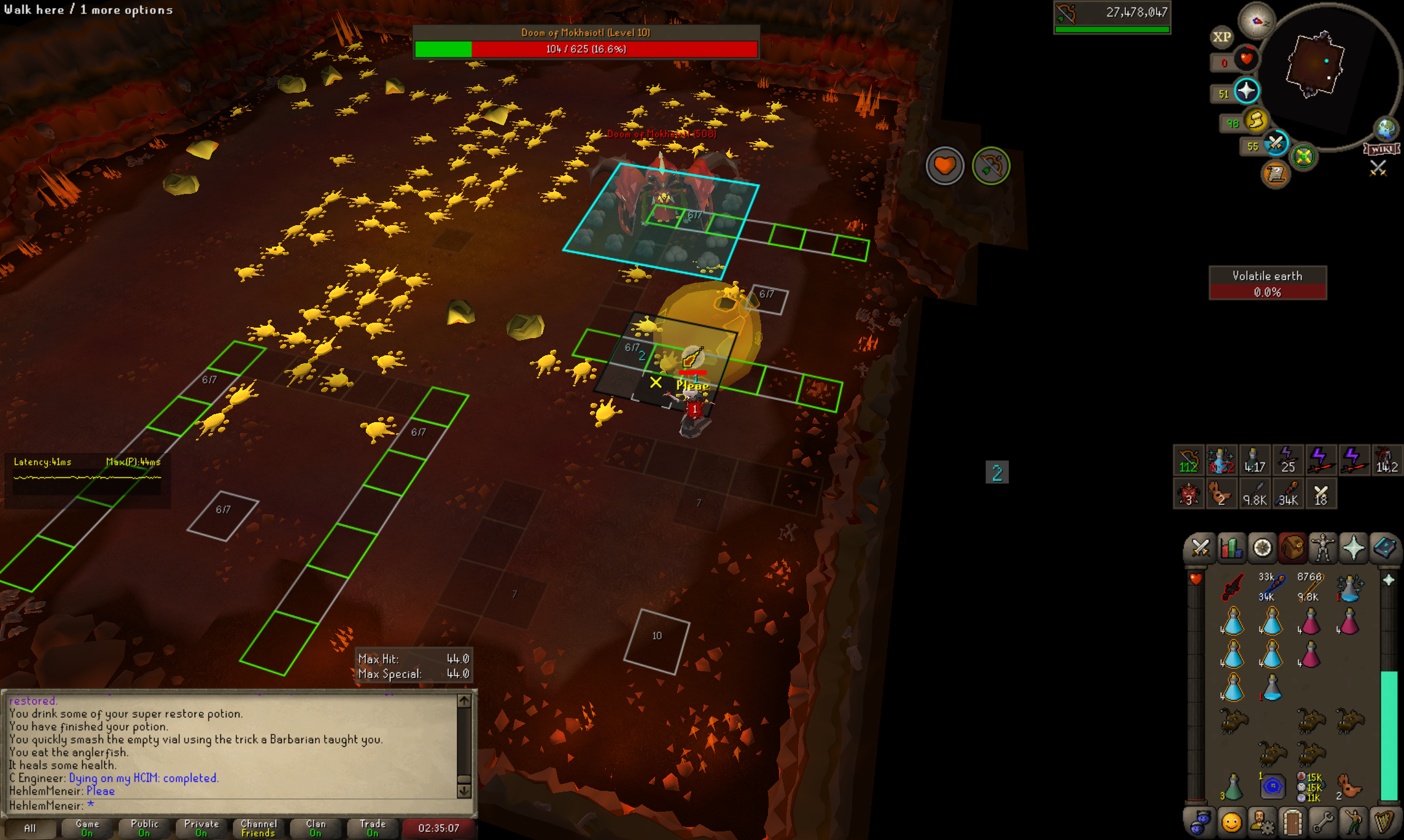The image size is (1404, 840).
Task: Open the Worn Equipment tab
Action: 1323,548
